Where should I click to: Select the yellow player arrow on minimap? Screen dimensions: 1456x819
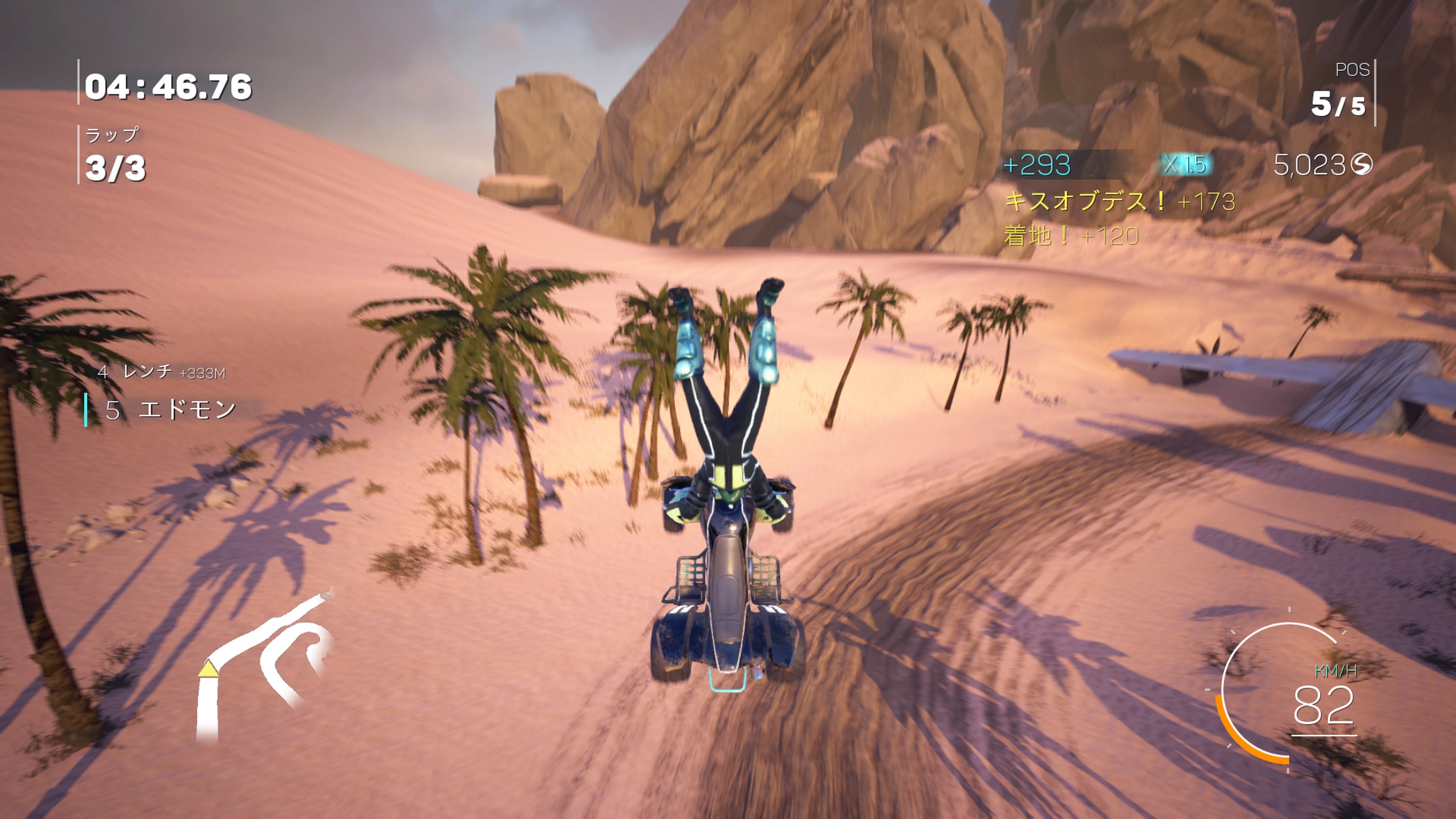point(209,668)
